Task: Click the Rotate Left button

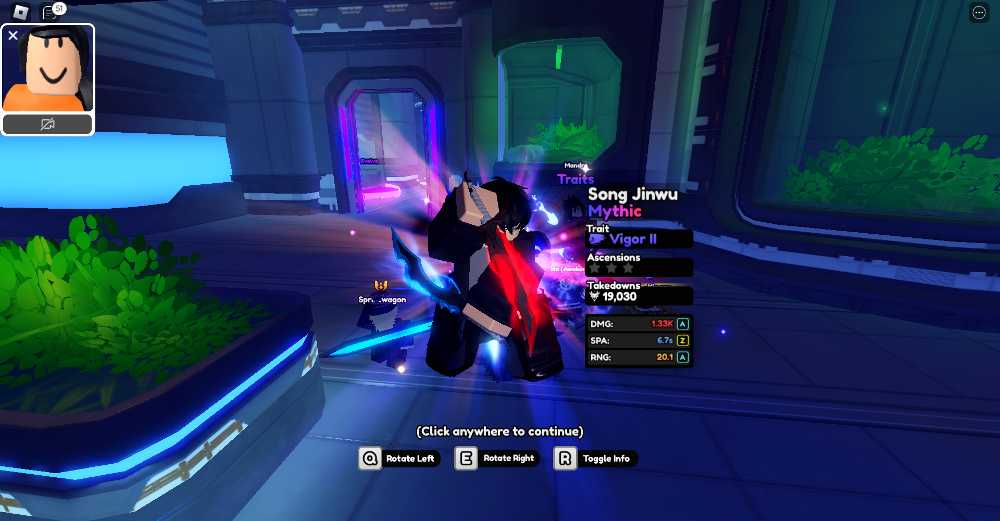Action: point(399,458)
